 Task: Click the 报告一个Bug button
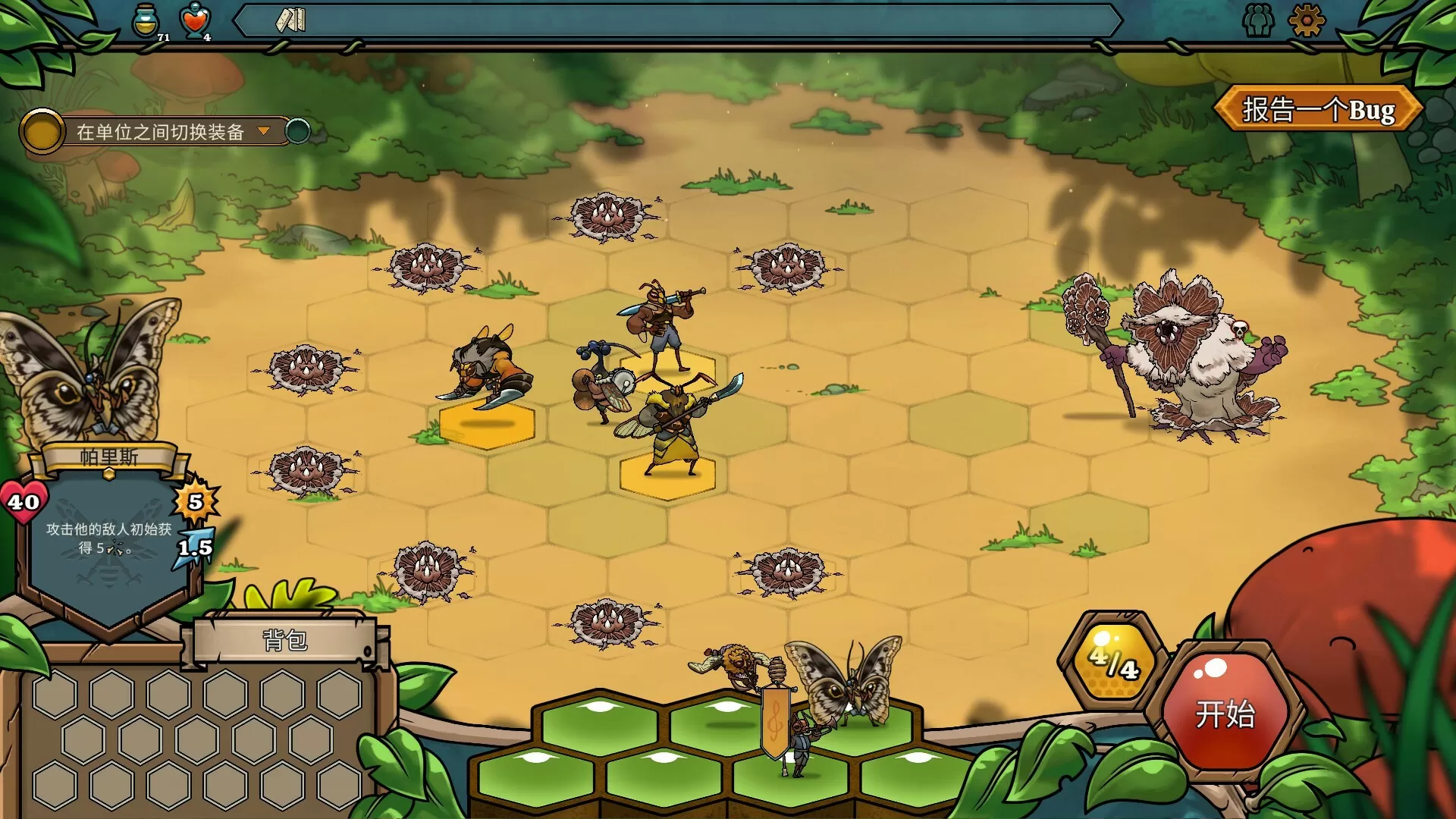coord(1319,108)
